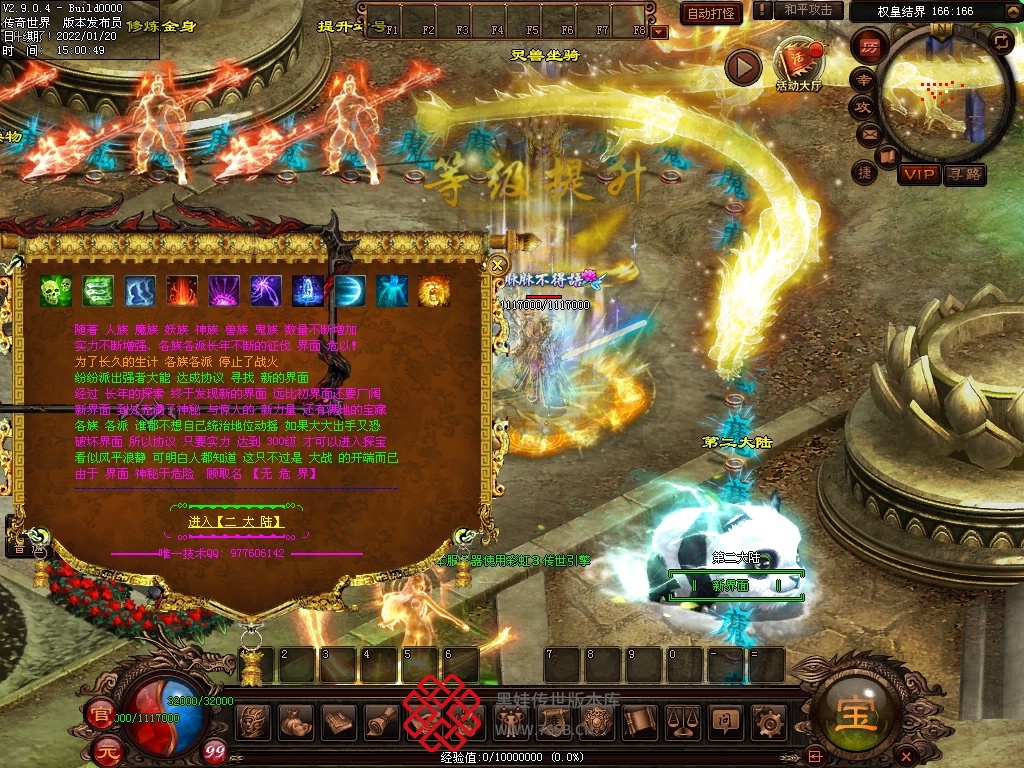Open the 捷 shortcut round button
The width and height of the screenshot is (1024, 768).
(865, 172)
